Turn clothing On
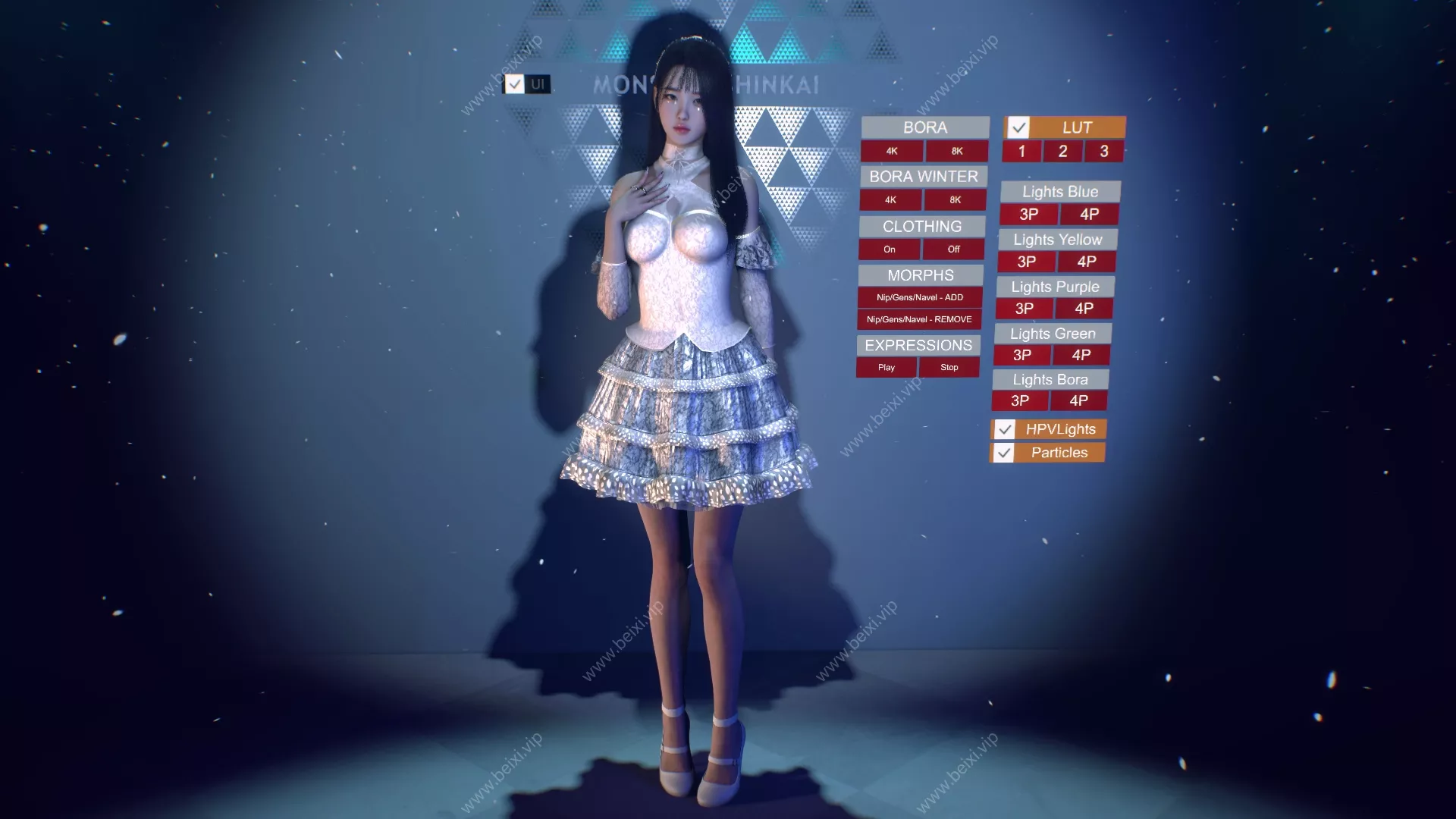Viewport: 1456px width, 819px height. pos(889,249)
